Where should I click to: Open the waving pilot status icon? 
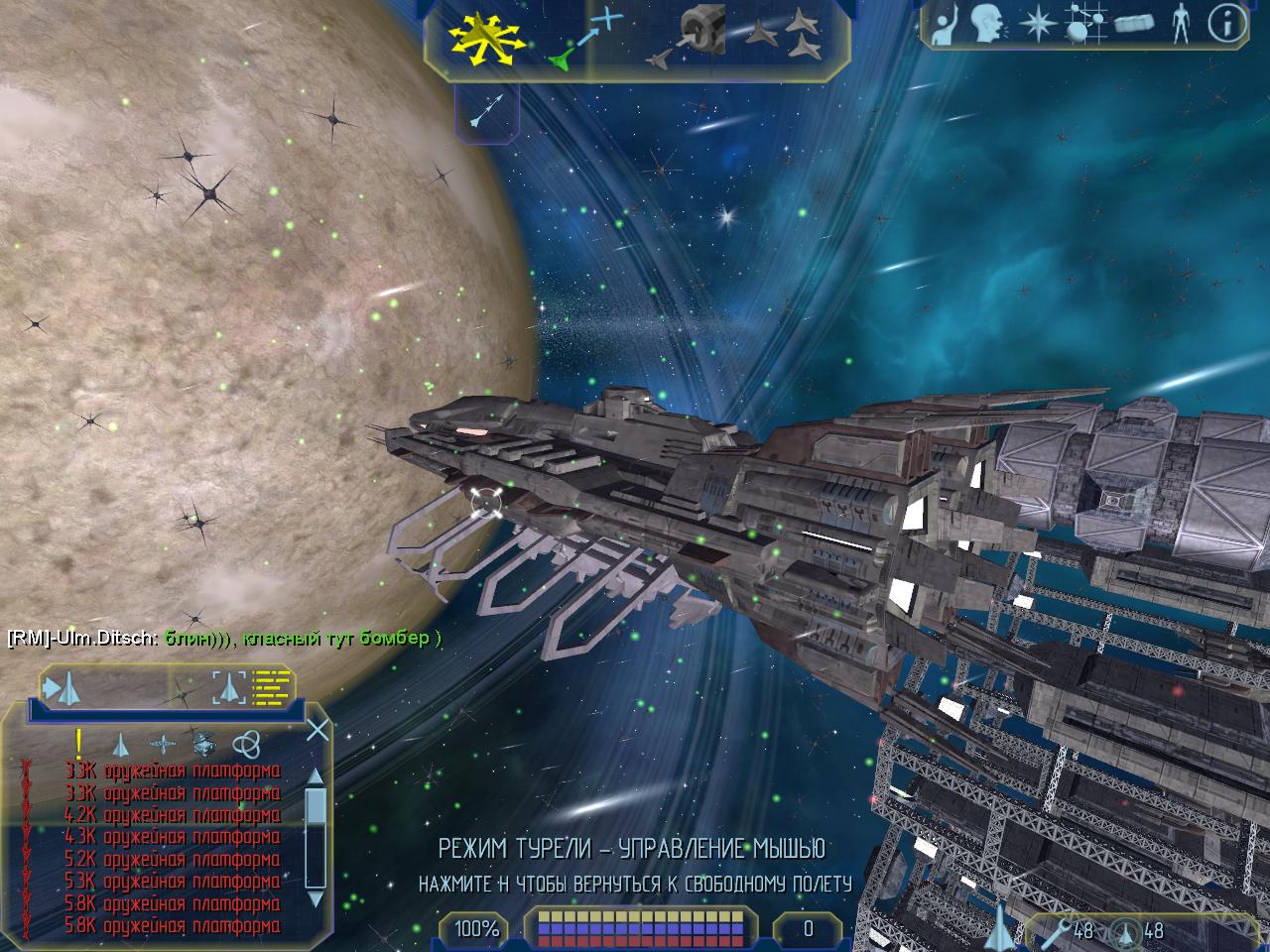(x=947, y=24)
